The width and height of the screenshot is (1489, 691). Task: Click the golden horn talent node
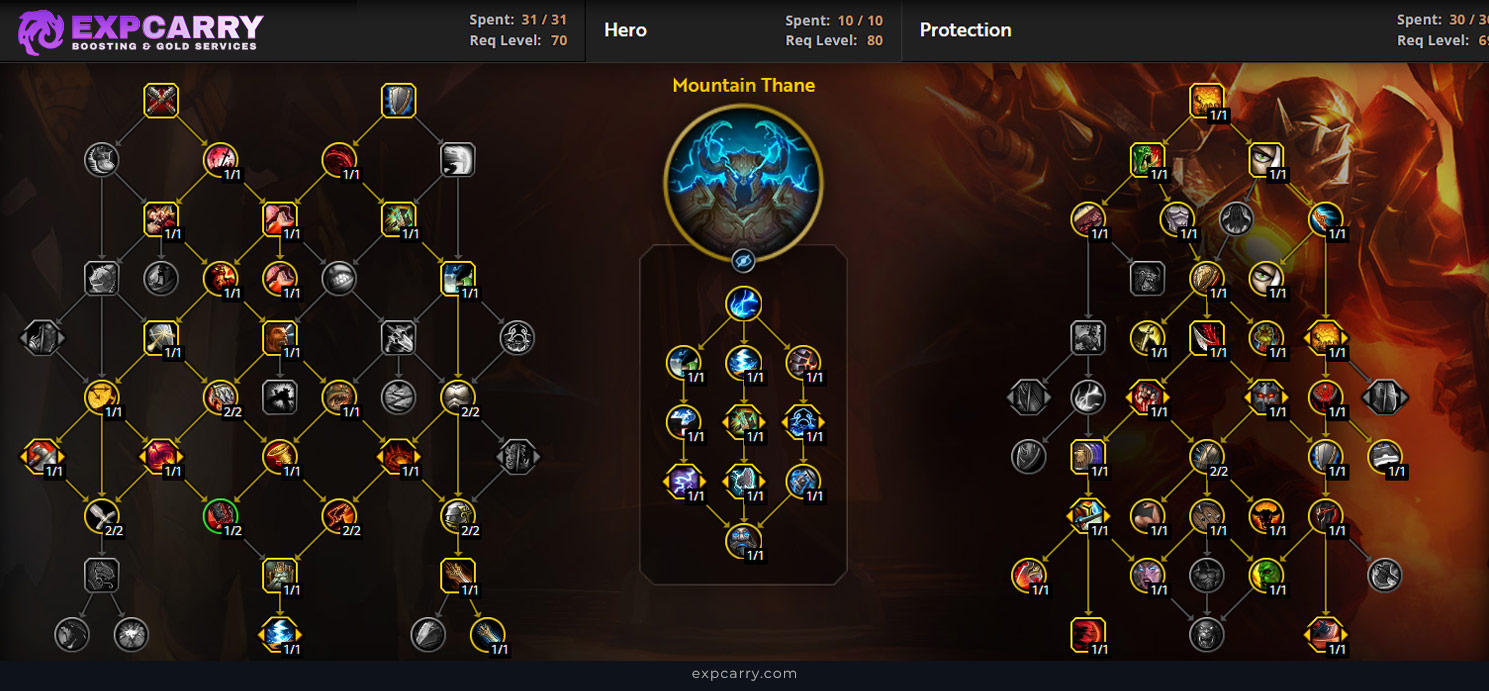pos(279,457)
